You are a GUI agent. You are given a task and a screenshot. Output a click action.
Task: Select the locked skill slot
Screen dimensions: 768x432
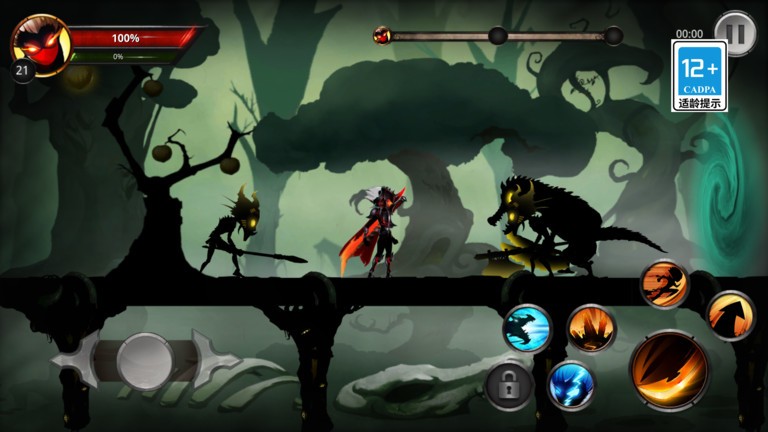click(509, 385)
